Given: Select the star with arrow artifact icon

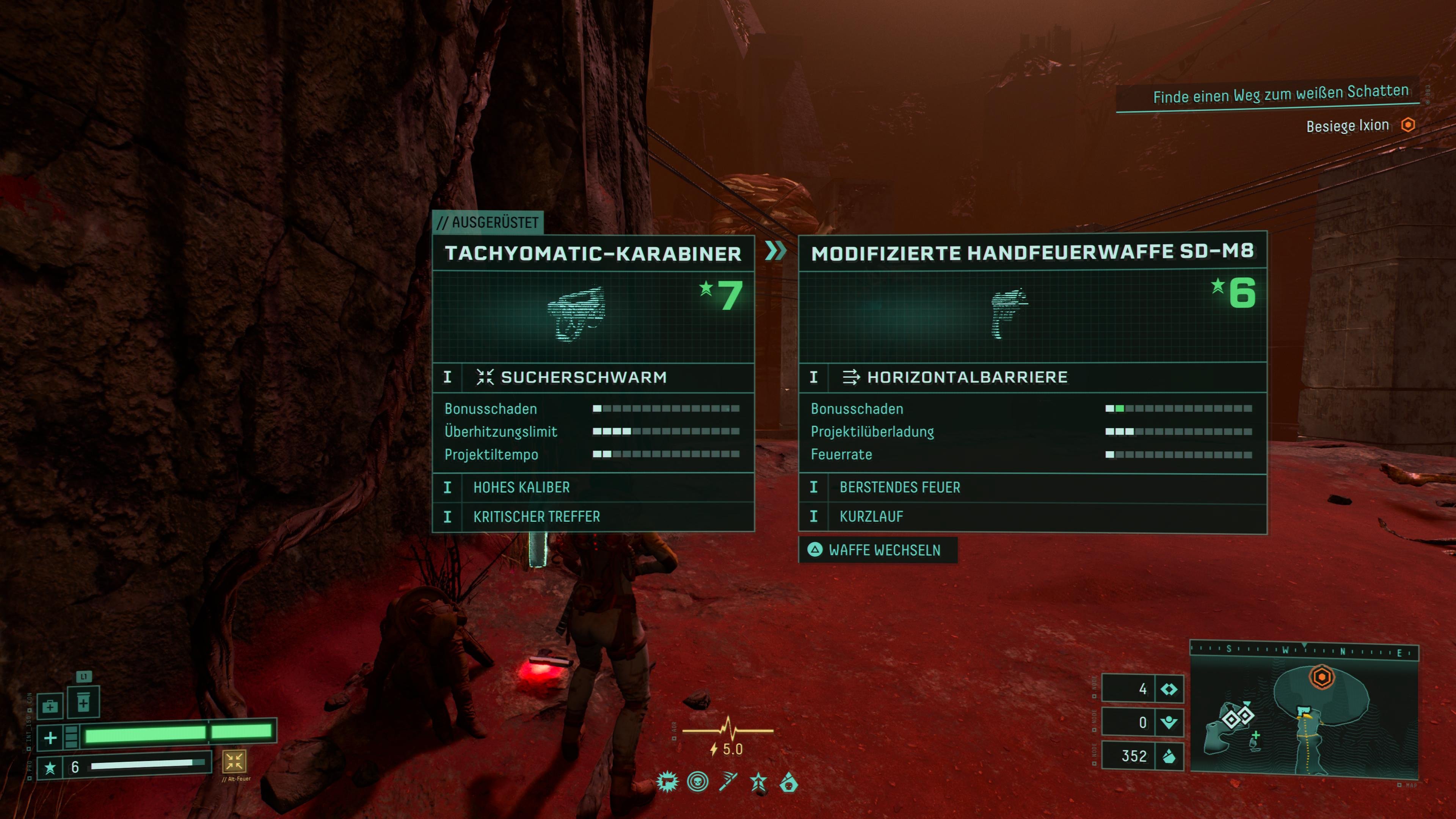Looking at the screenshot, I should [x=758, y=783].
